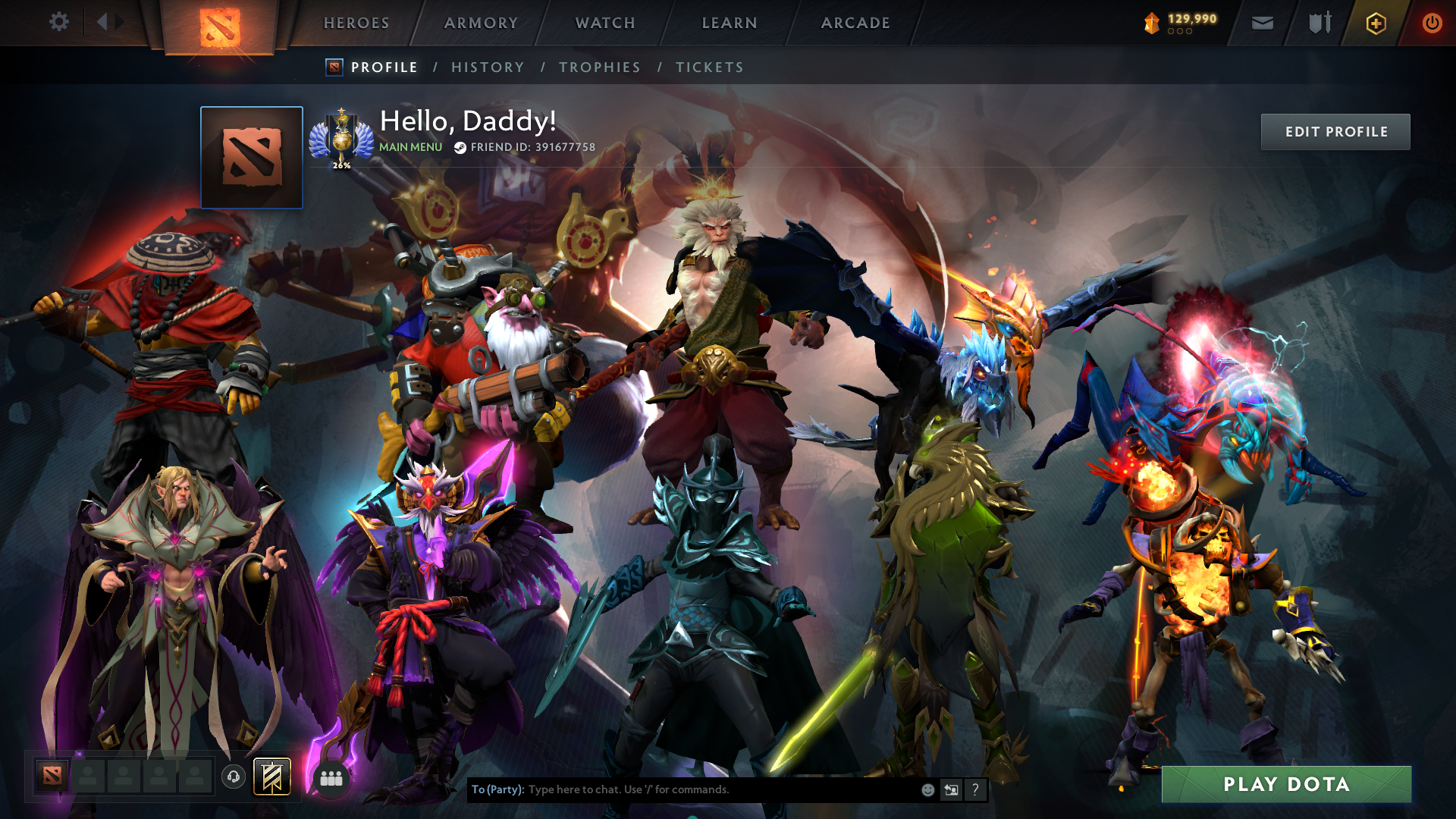
Task: Click the smiley face emoticon picker in chat
Action: click(927, 789)
